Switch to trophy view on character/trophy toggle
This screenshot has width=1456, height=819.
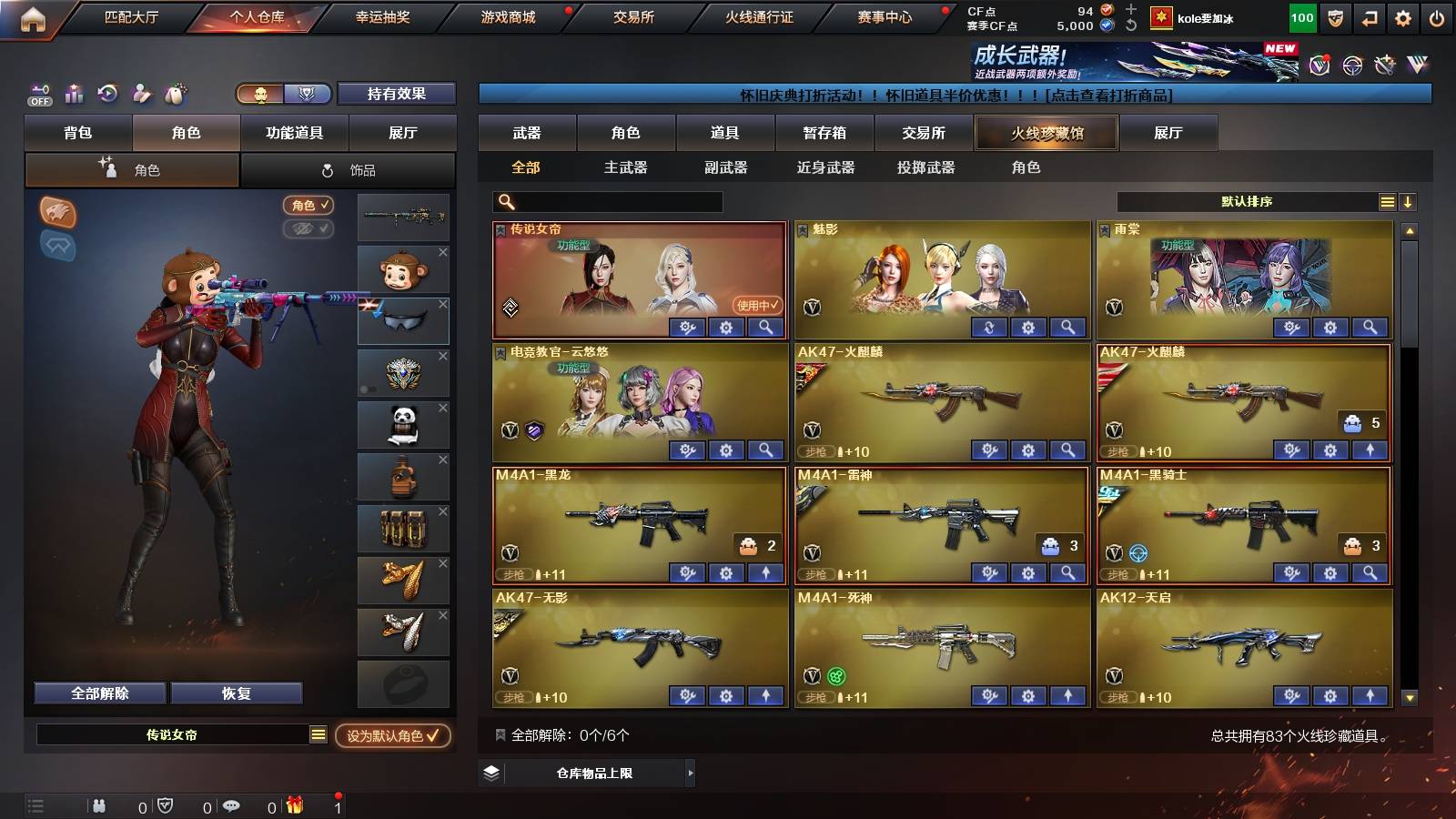(x=308, y=93)
